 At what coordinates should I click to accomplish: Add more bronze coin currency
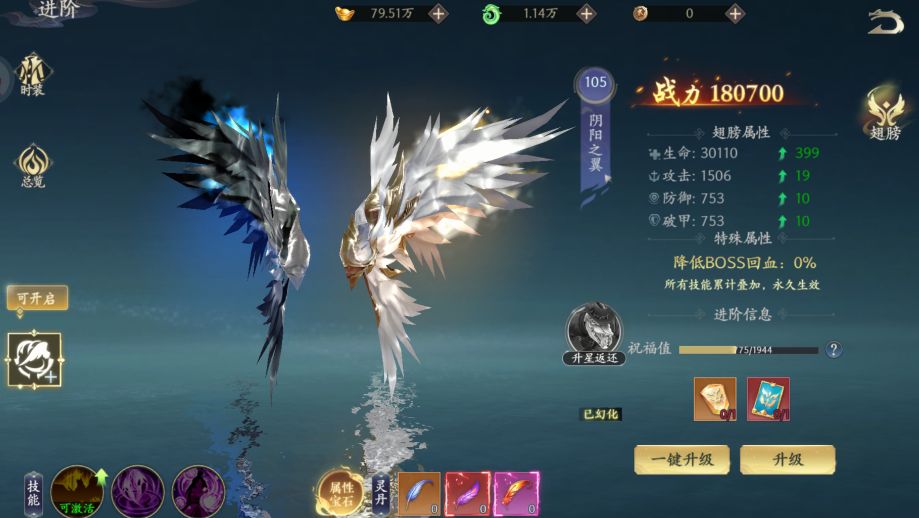735,14
